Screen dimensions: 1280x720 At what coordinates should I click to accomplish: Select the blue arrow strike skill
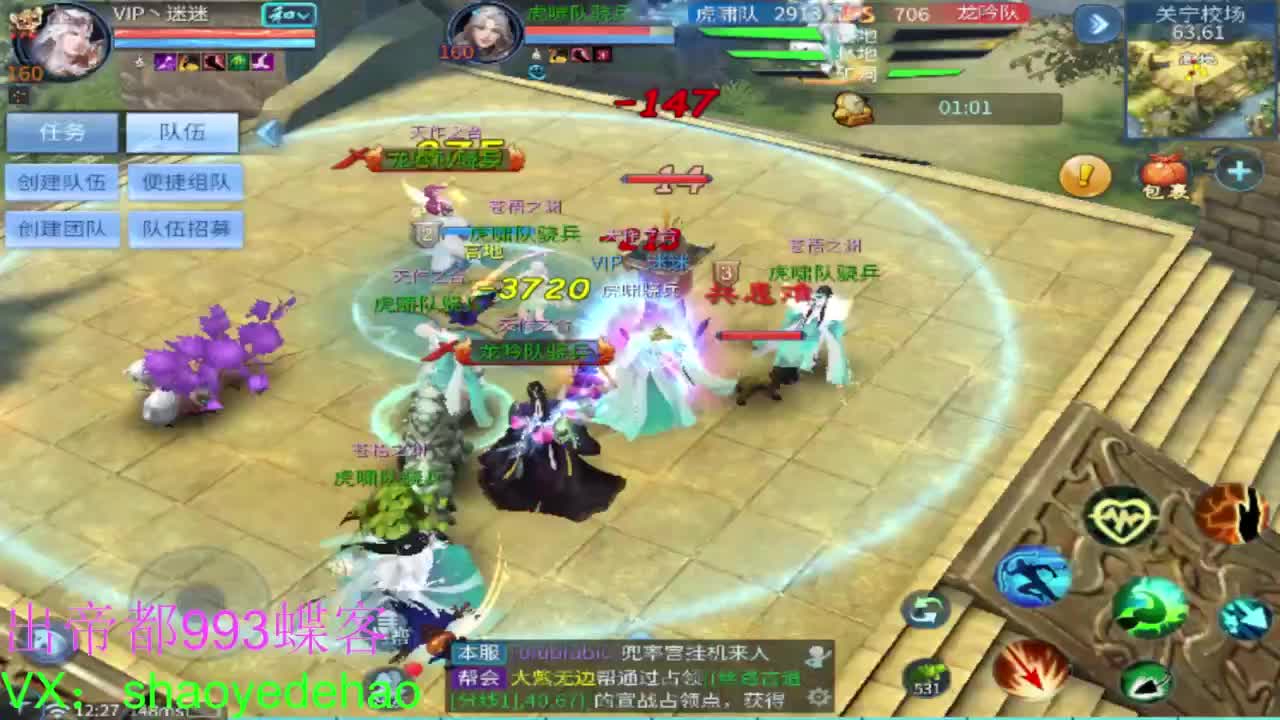click(x=1245, y=619)
